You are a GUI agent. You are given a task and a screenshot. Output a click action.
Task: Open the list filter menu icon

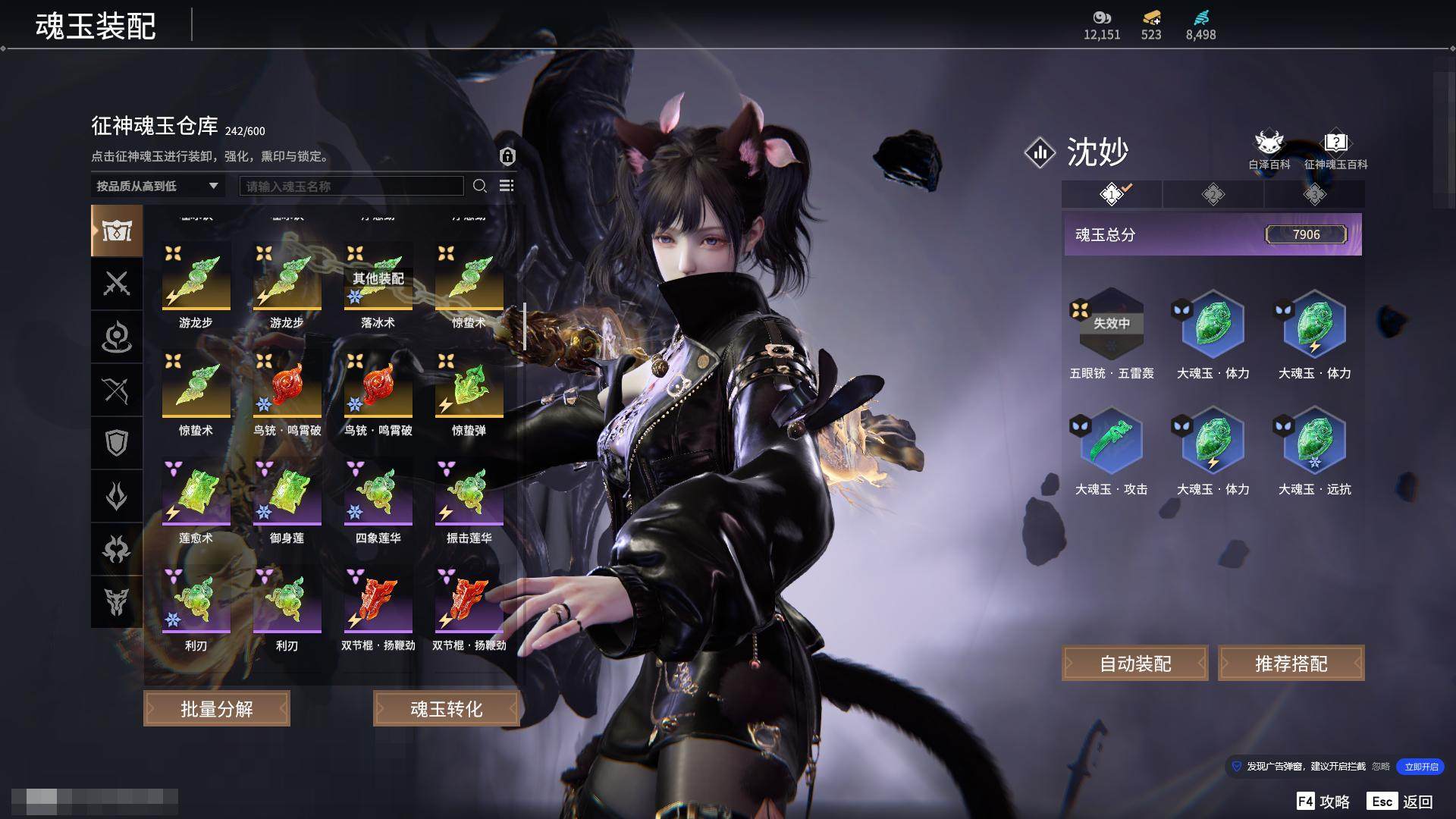tap(507, 186)
